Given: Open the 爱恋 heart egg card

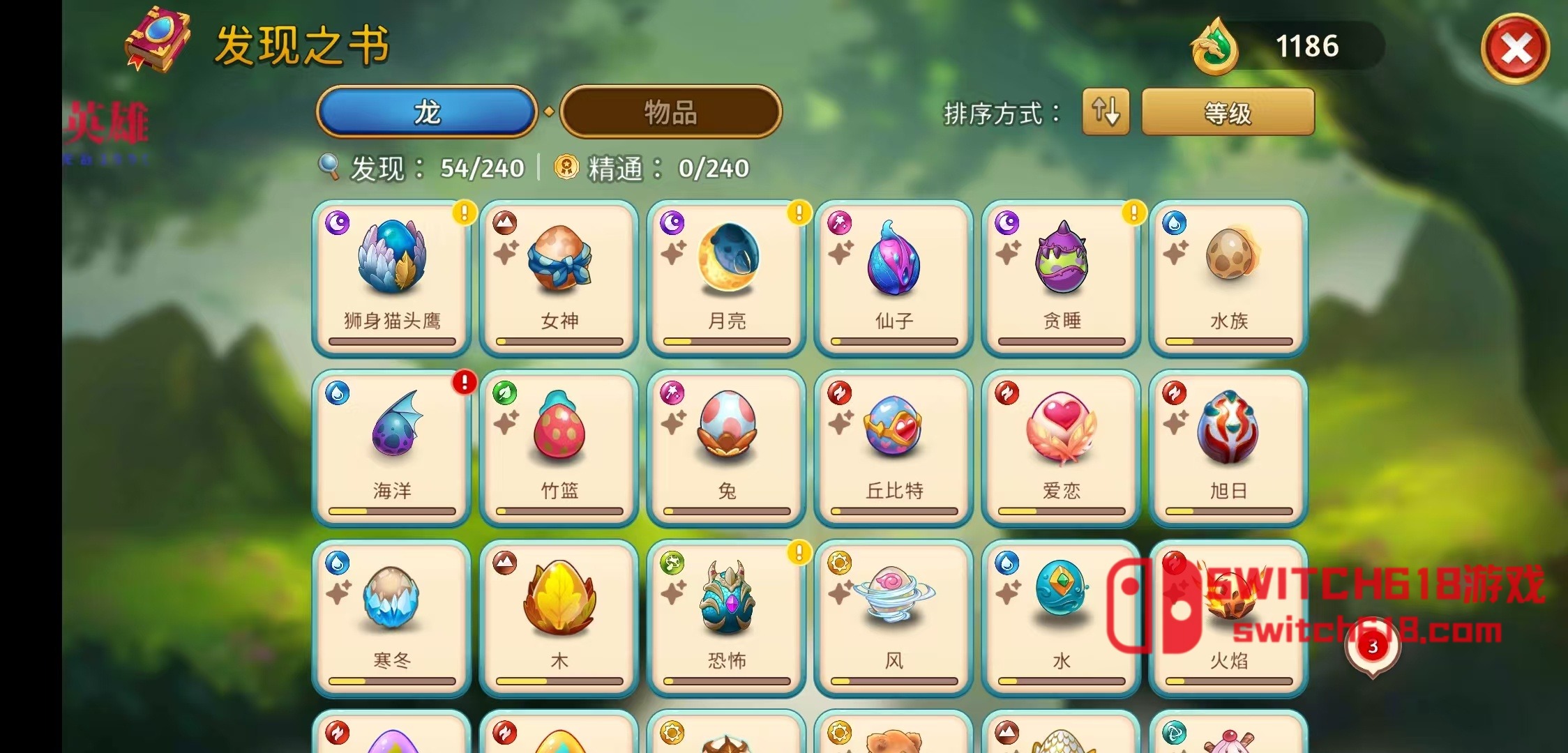Looking at the screenshot, I should click(x=1062, y=448).
